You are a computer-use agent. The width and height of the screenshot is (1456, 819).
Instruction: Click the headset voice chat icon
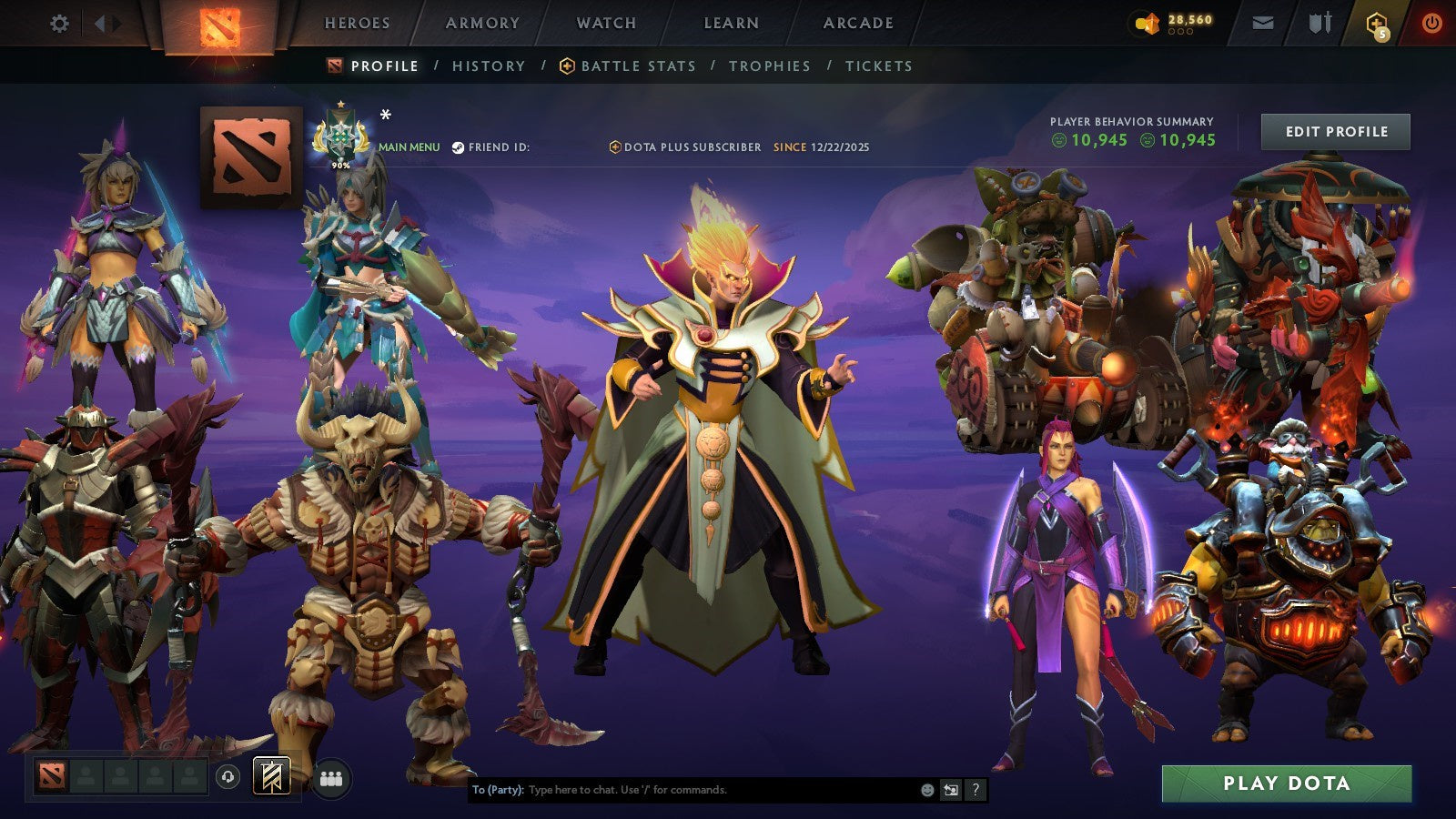click(227, 776)
